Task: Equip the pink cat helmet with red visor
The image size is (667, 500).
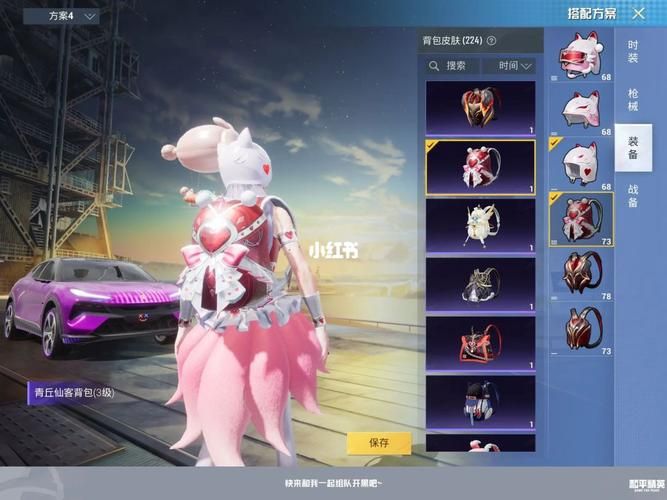Action: tap(581, 55)
